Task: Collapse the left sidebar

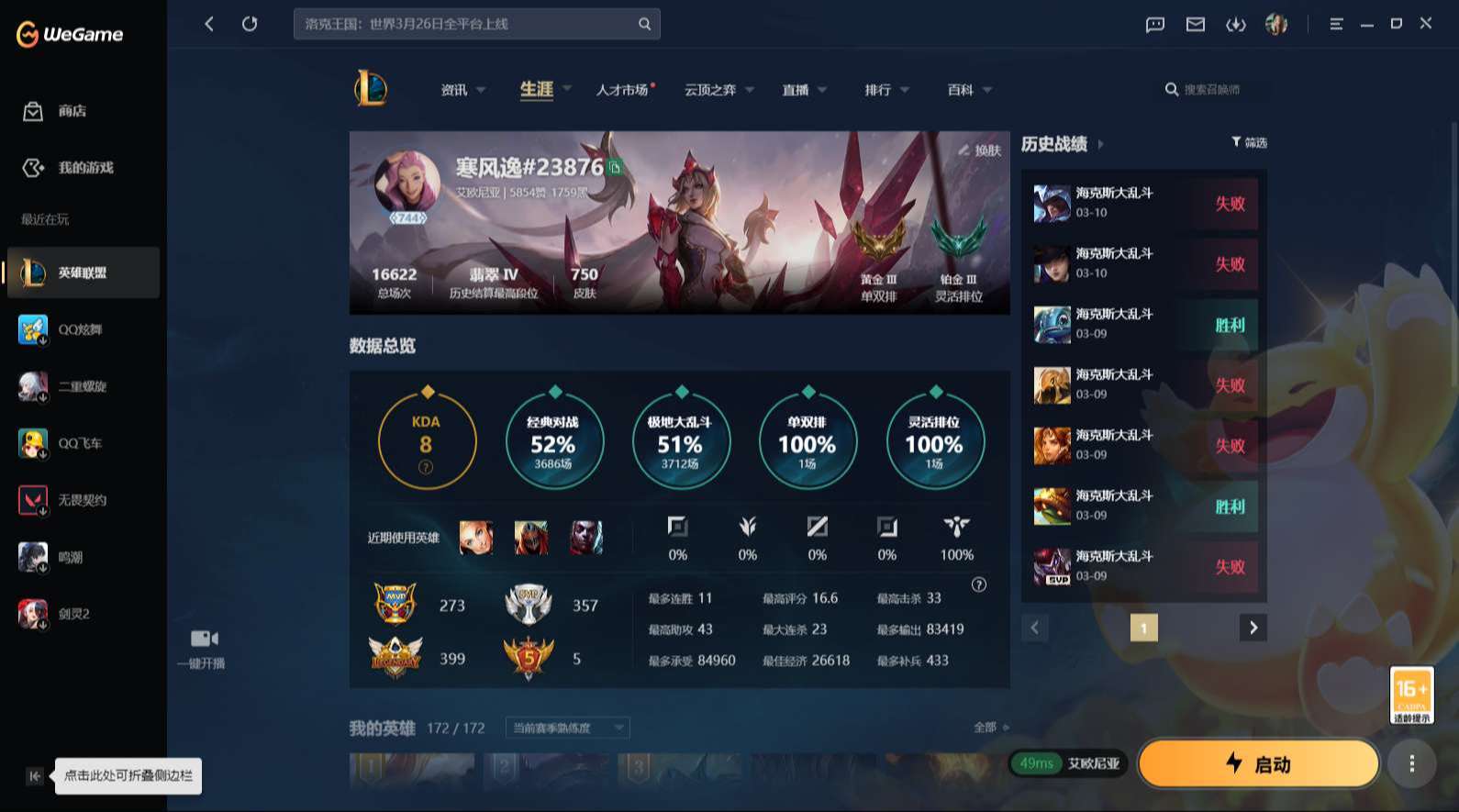Action: tap(33, 775)
